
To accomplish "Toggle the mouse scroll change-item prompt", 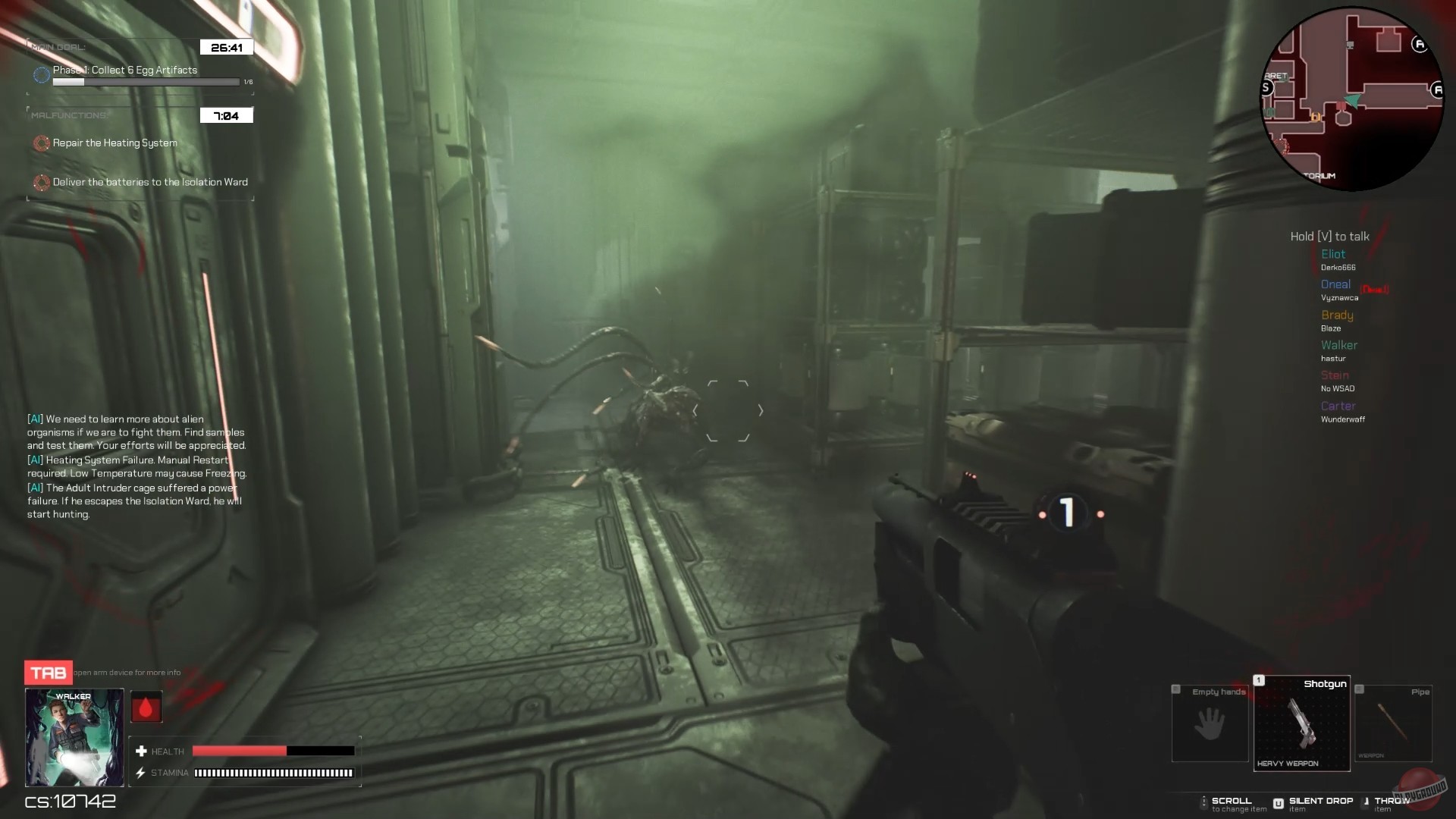I will (x=1204, y=802).
